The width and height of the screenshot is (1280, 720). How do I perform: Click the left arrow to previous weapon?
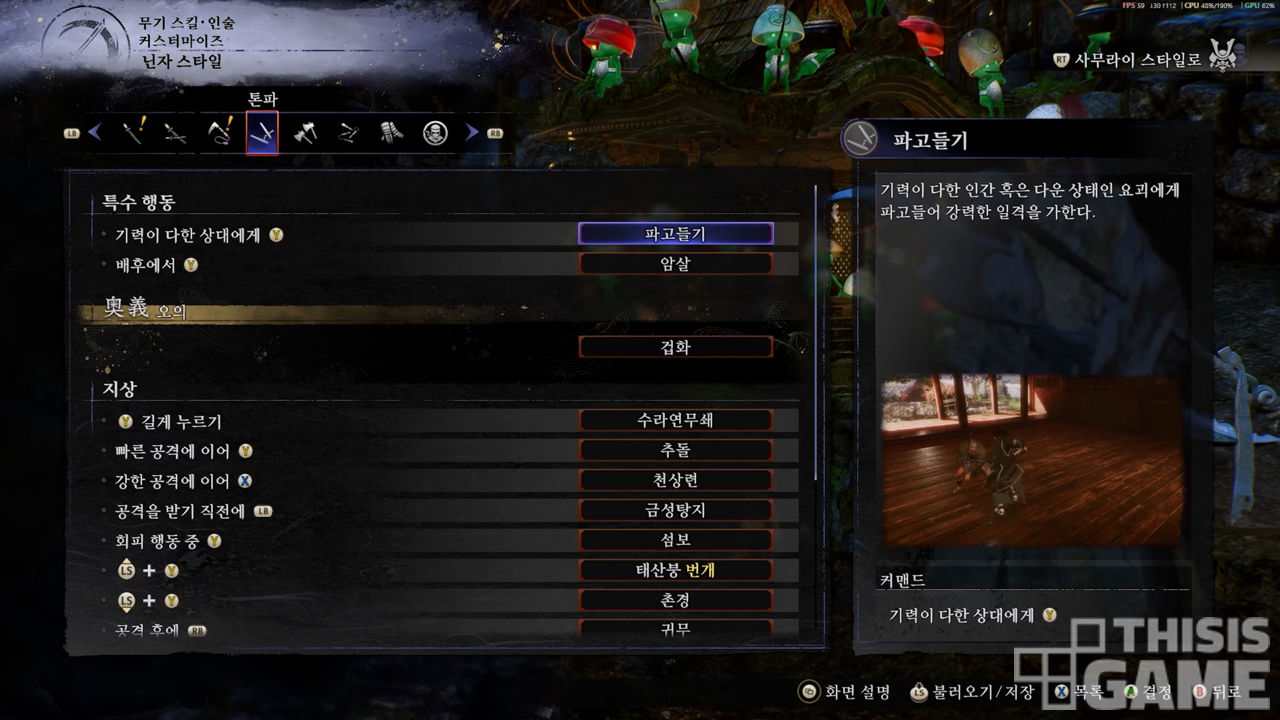pyautogui.click(x=96, y=132)
